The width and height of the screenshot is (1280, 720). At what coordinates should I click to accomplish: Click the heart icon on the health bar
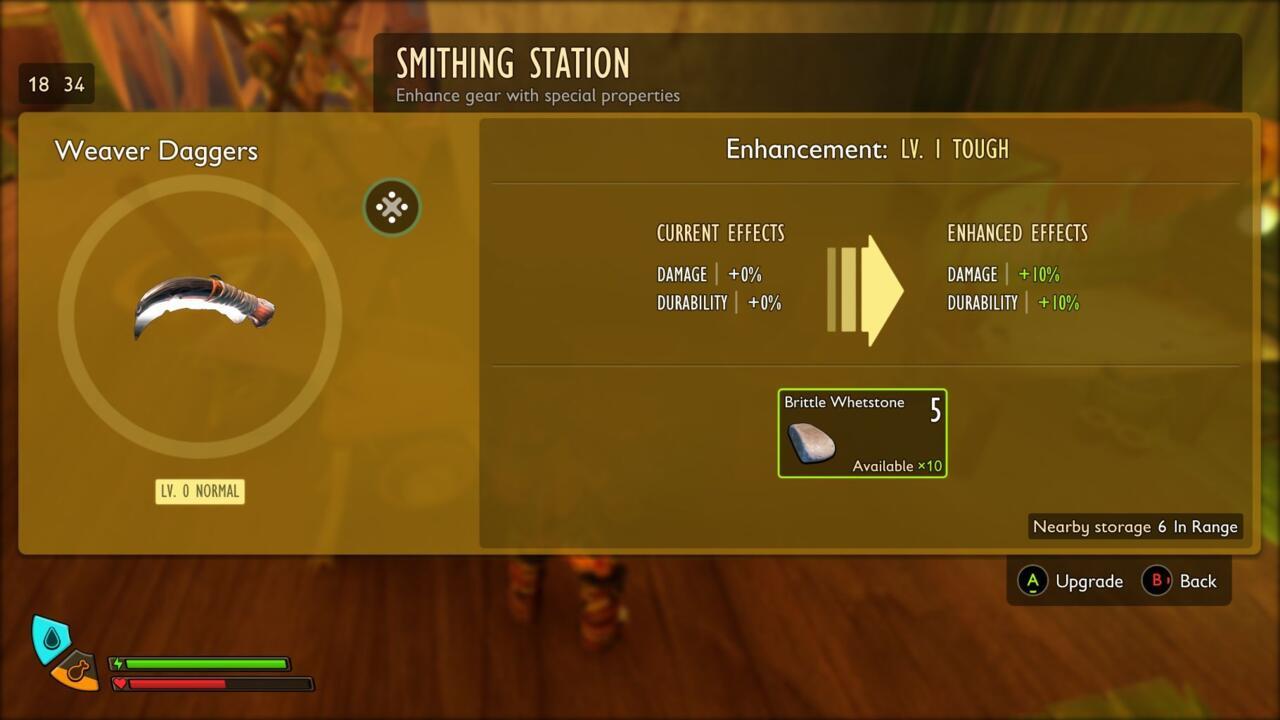coord(120,684)
